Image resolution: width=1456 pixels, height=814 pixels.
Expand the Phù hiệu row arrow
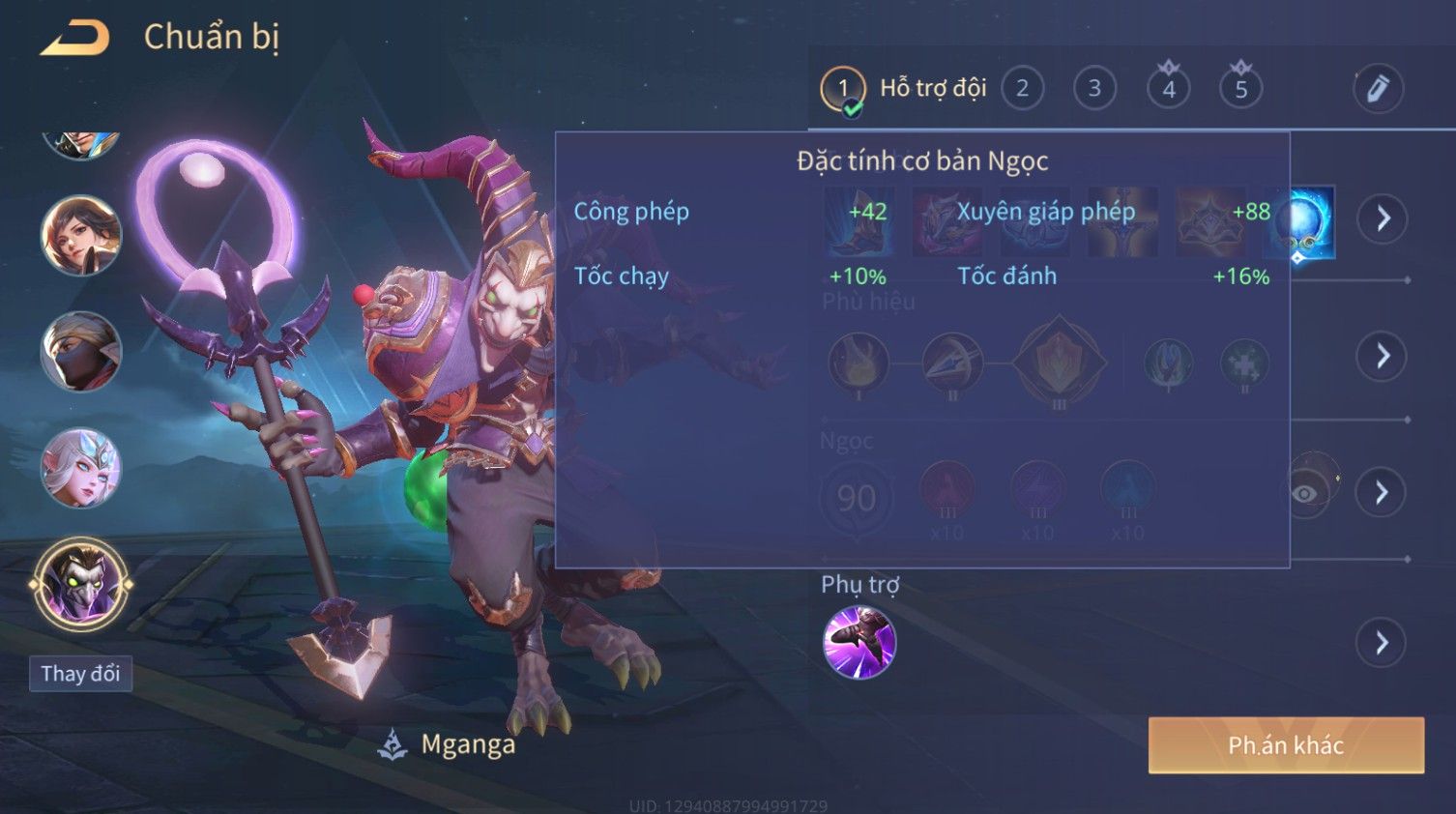1383,356
